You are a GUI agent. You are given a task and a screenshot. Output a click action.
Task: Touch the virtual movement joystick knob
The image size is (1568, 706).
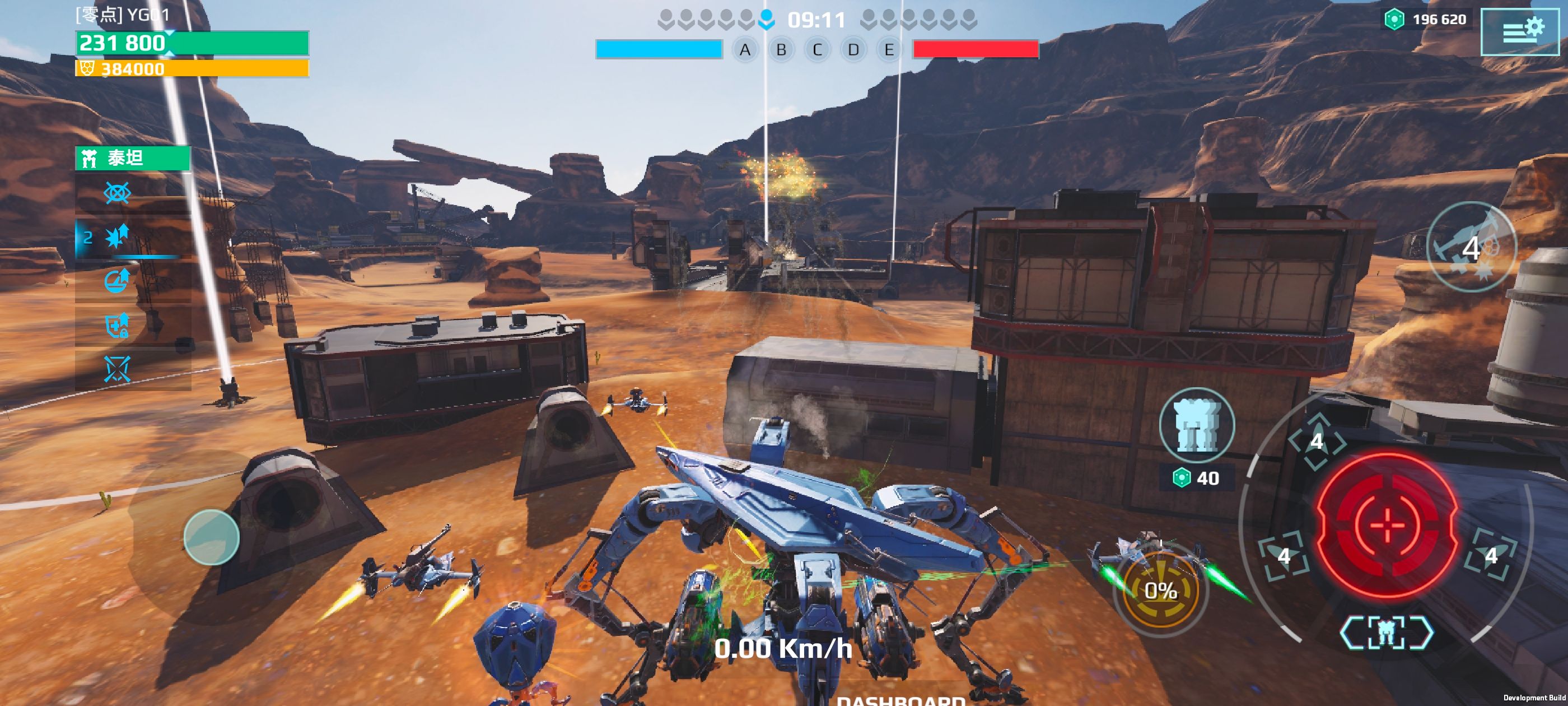click(211, 537)
